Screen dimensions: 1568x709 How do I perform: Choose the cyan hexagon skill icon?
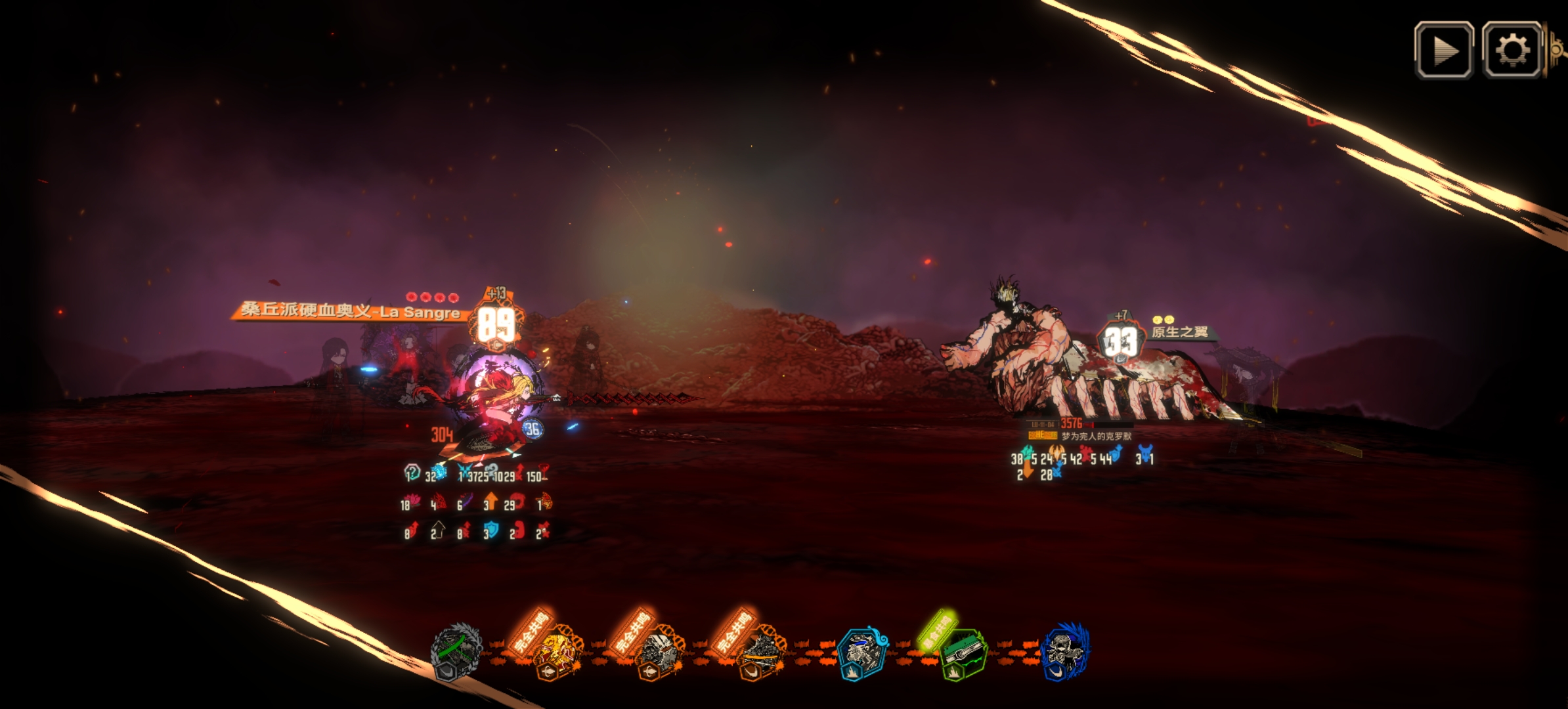861,653
